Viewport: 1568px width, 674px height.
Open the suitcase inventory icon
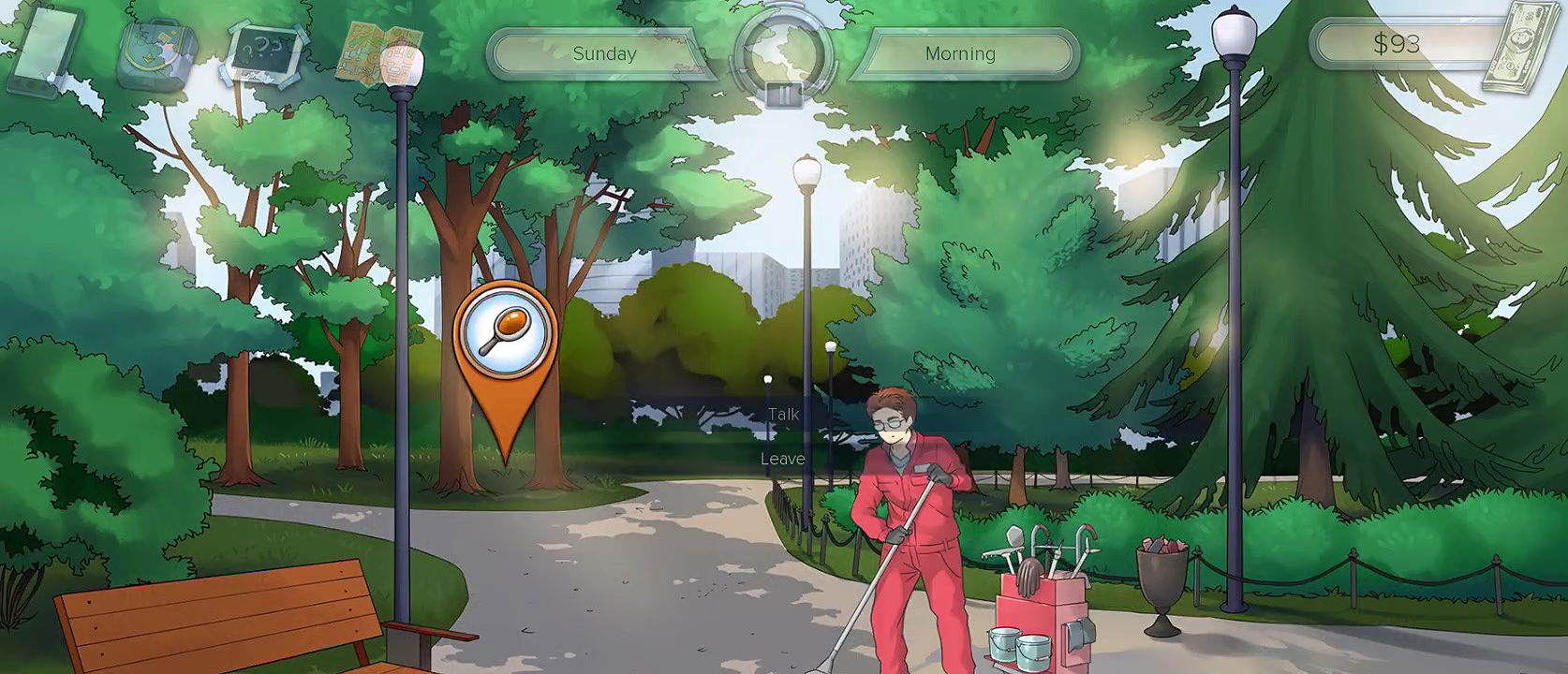pyautogui.click(x=155, y=53)
